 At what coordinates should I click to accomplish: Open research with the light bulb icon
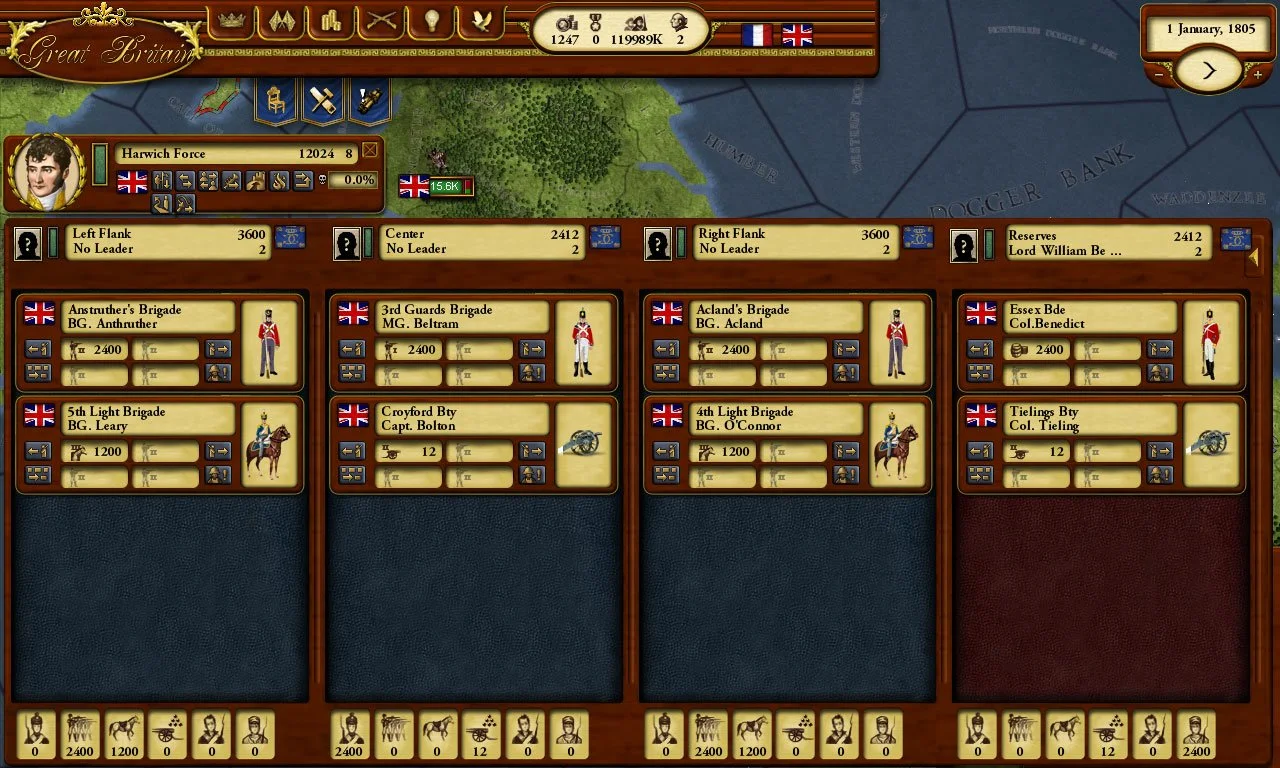430,22
